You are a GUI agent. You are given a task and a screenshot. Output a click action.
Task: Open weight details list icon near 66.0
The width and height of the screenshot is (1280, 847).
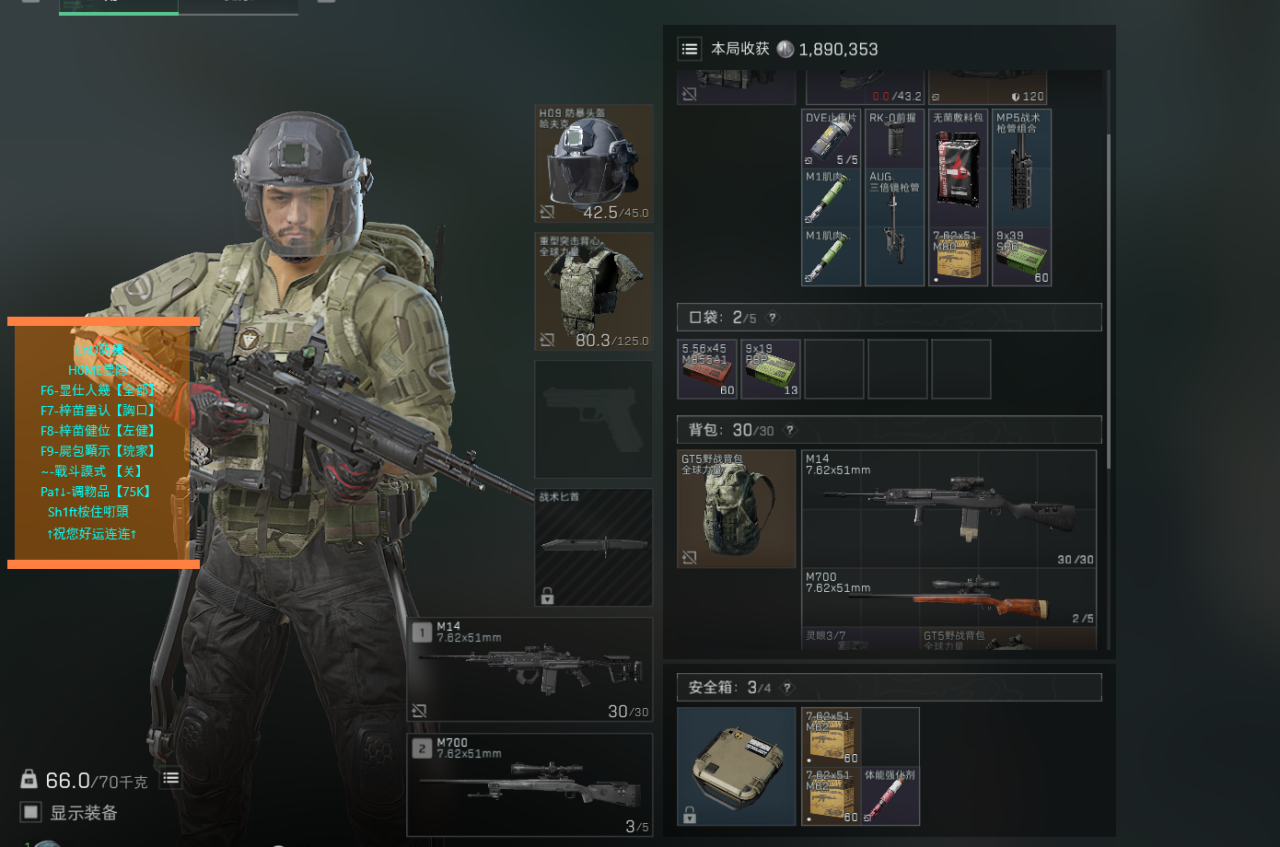click(171, 778)
